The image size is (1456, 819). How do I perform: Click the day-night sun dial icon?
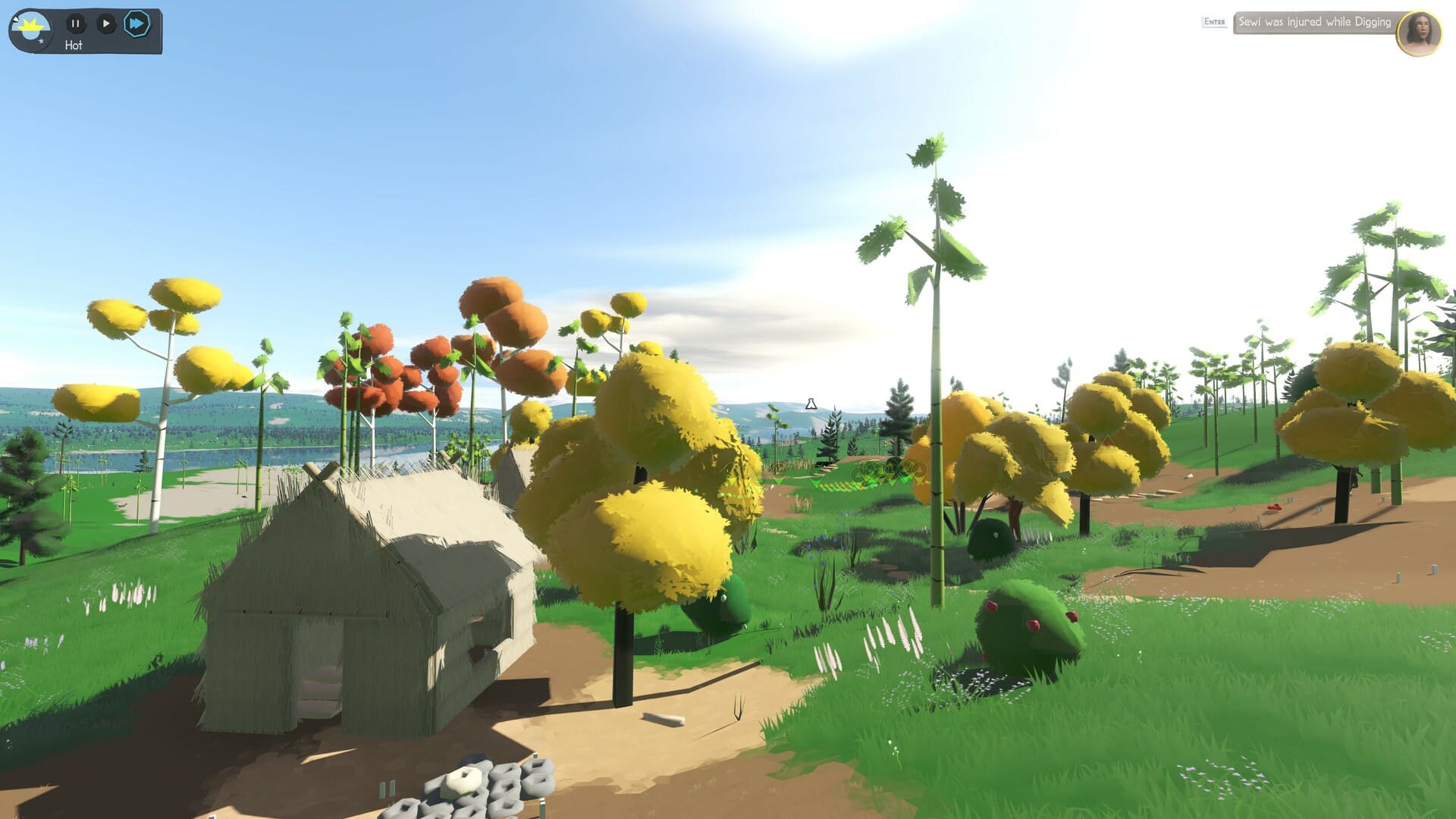31,30
